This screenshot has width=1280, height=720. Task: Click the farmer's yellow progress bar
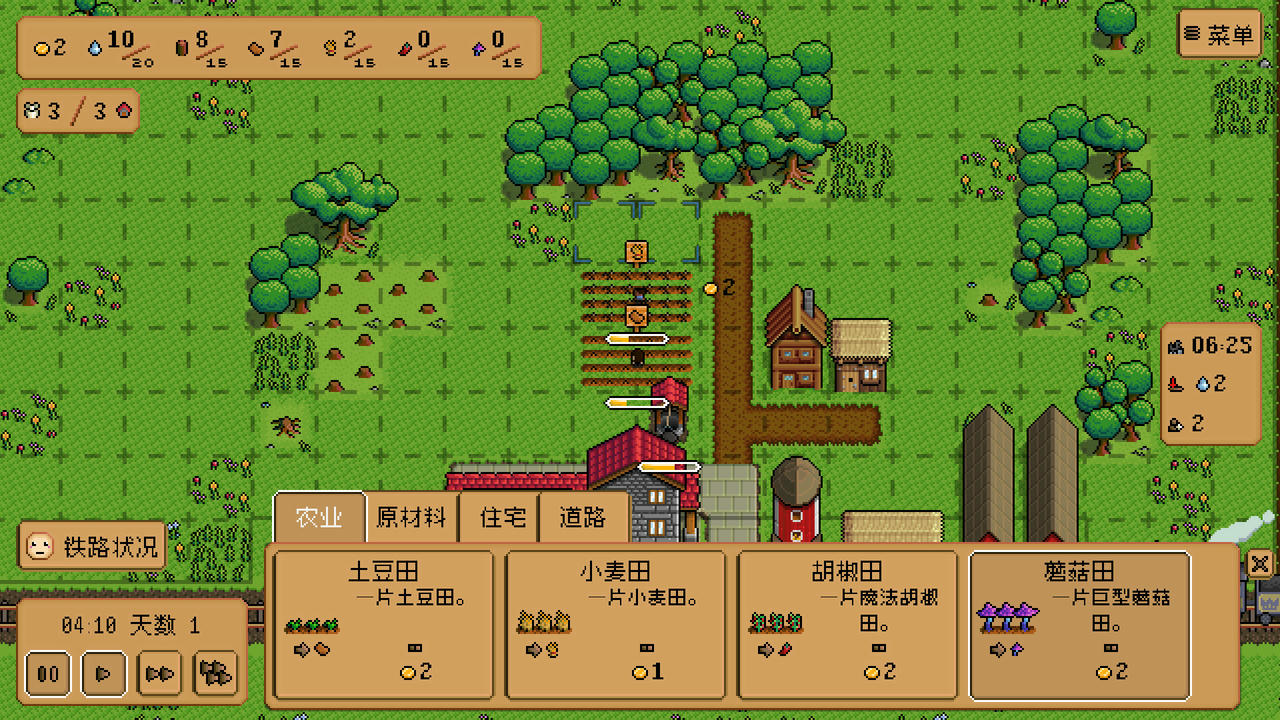[x=638, y=338]
